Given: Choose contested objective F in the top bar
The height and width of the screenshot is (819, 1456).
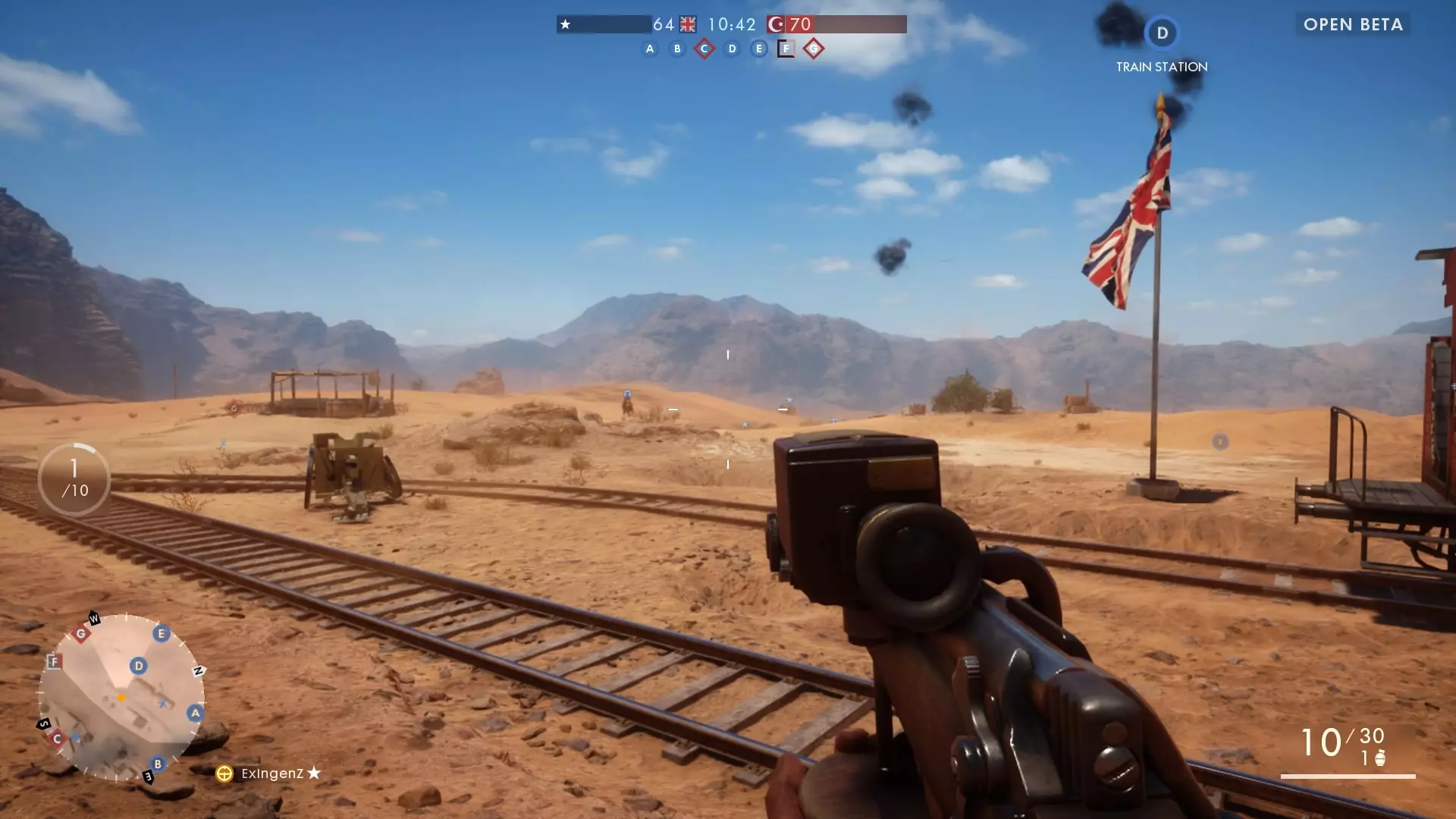Looking at the screenshot, I should (786, 49).
